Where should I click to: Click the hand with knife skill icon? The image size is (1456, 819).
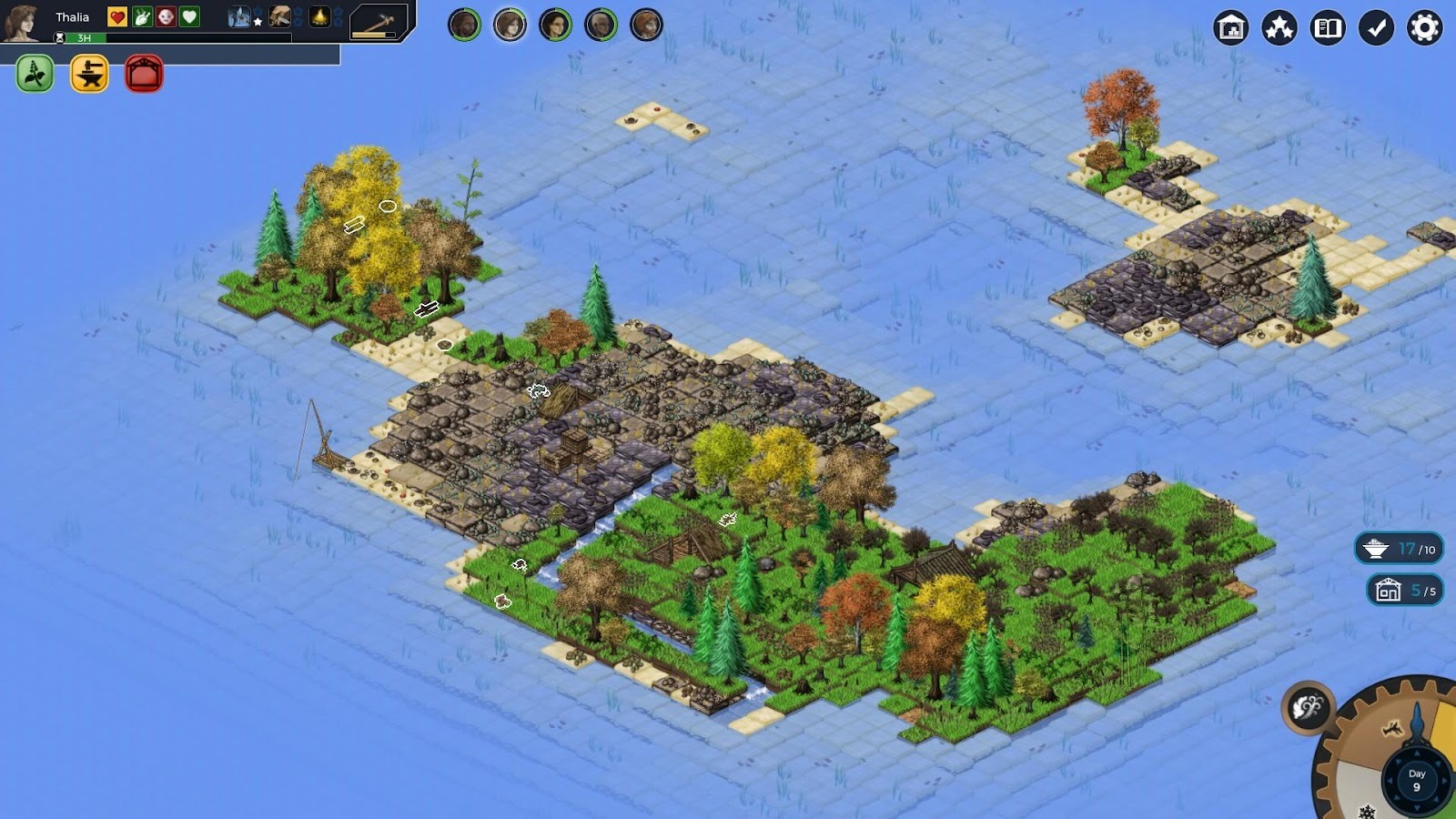280,16
